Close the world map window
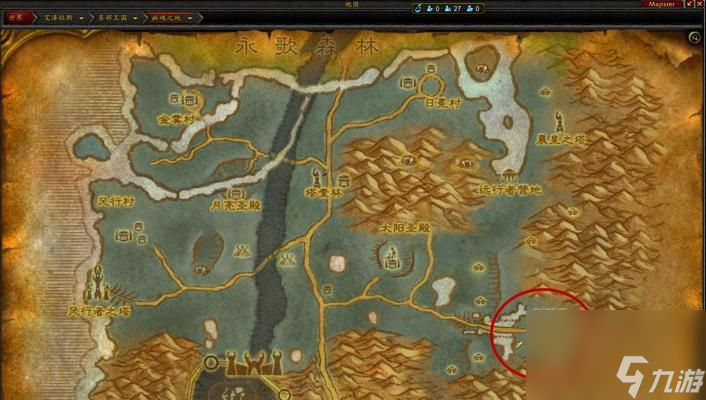706x400 pixels. (x=698, y=5)
